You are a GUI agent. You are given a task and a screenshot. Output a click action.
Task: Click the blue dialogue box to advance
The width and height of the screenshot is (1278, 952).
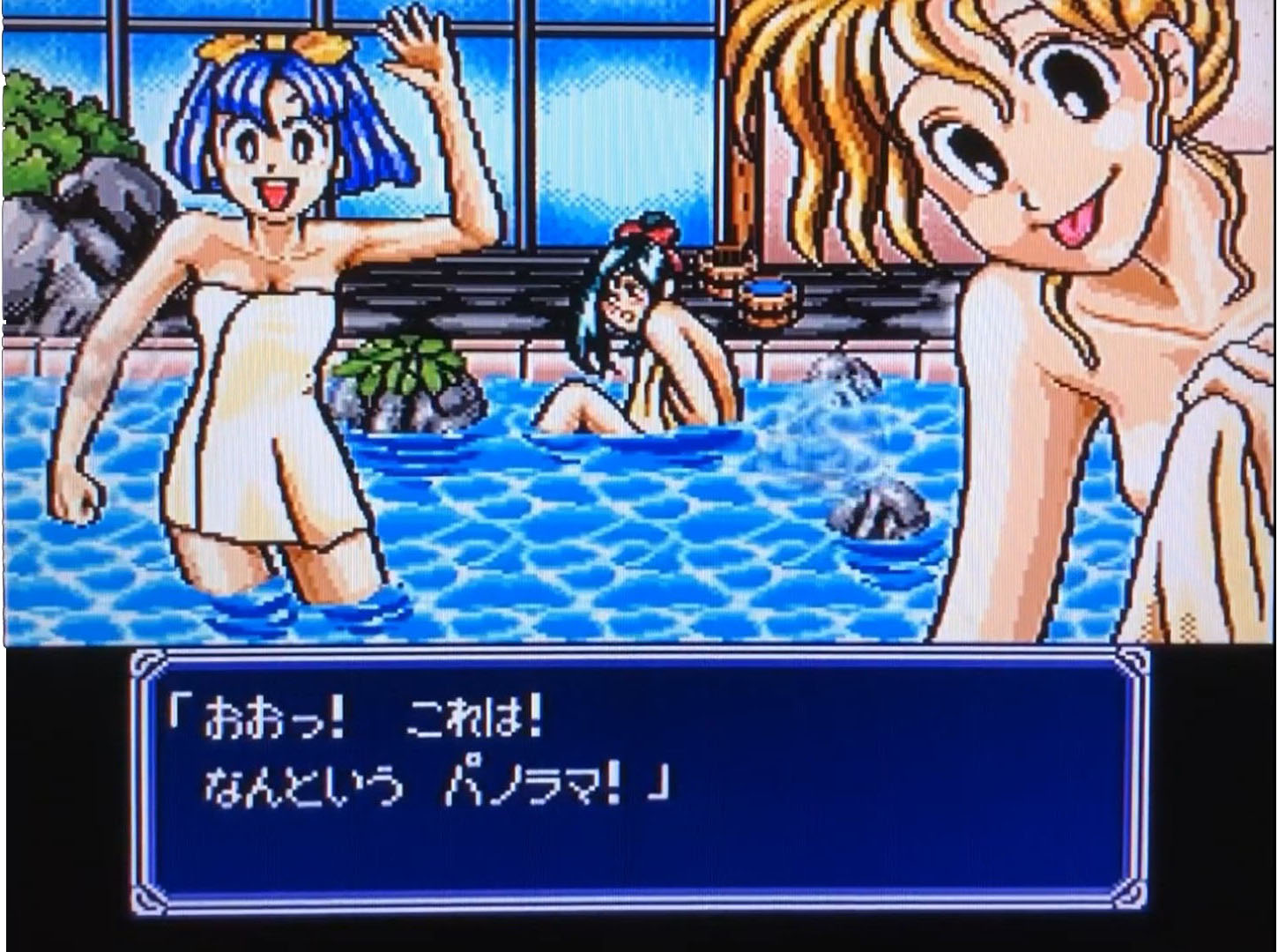tap(639, 780)
